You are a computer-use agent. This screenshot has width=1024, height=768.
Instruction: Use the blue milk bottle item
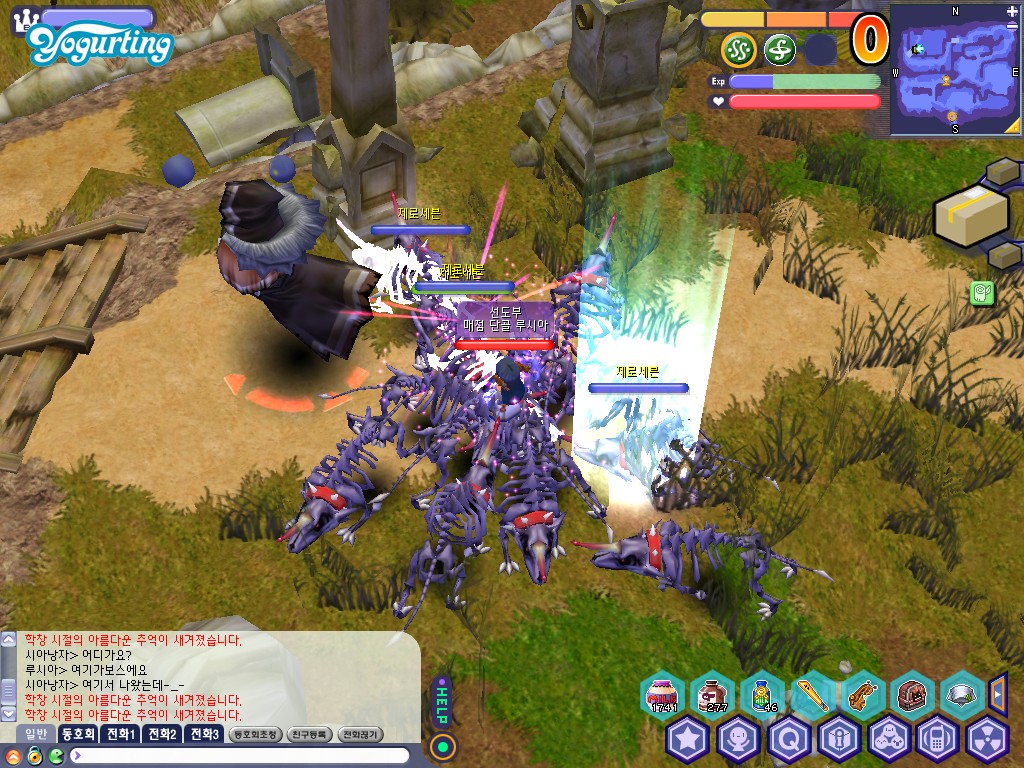[762, 694]
